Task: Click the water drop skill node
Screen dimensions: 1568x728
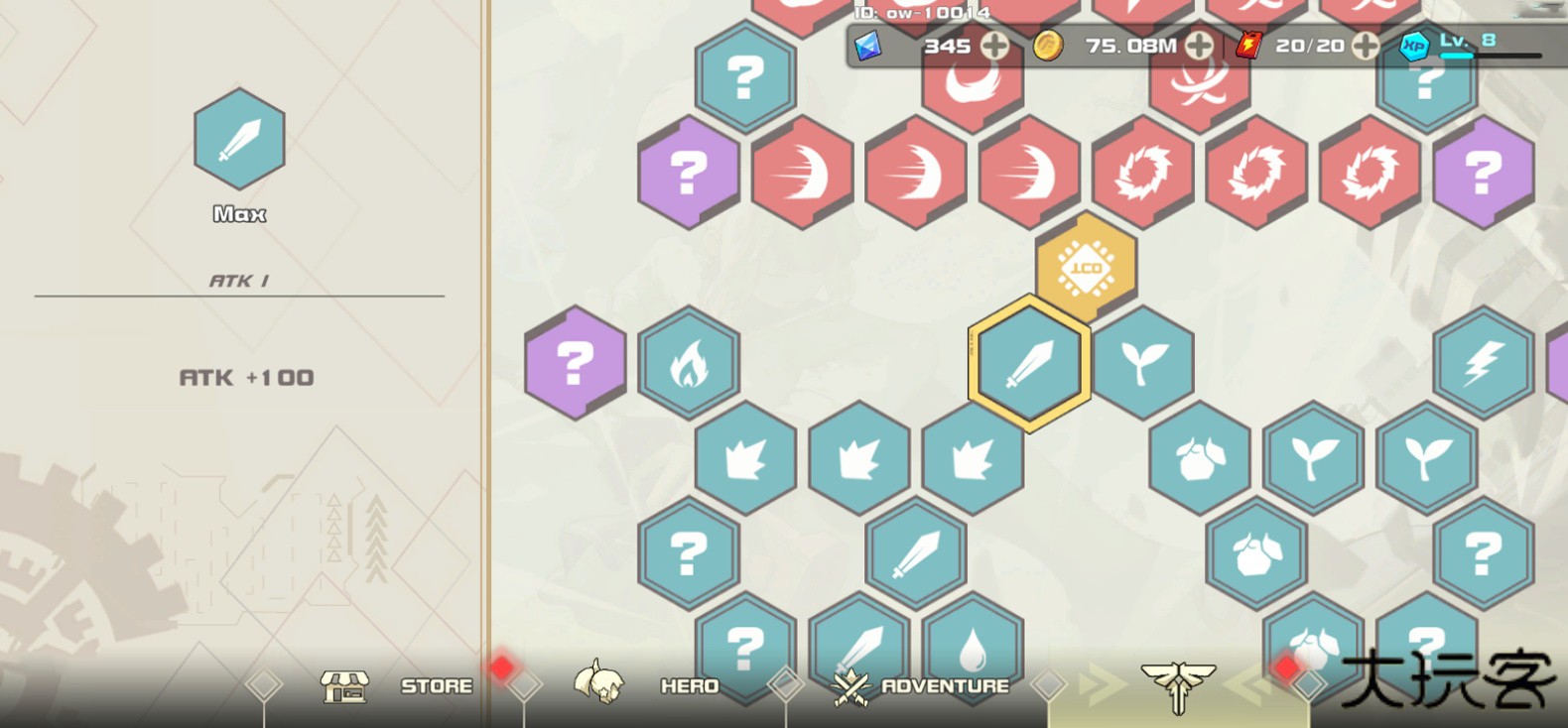Action: point(973,650)
